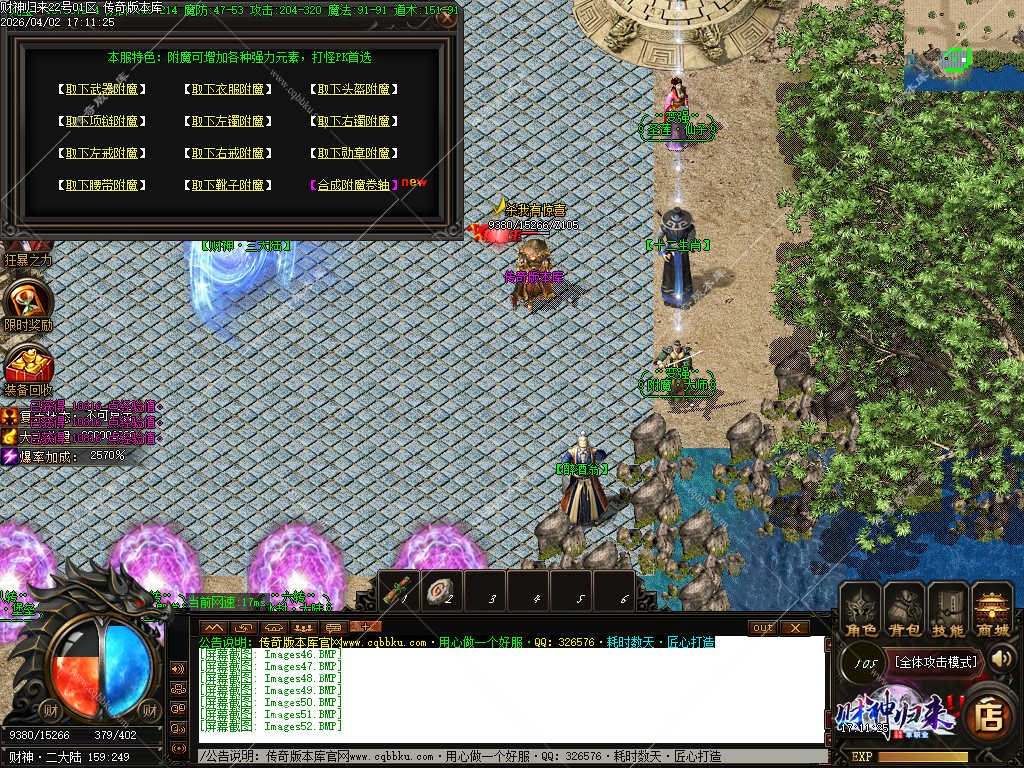1024x768 pixels.
Task: Select 取下武器附魔 option
Action: [101, 89]
